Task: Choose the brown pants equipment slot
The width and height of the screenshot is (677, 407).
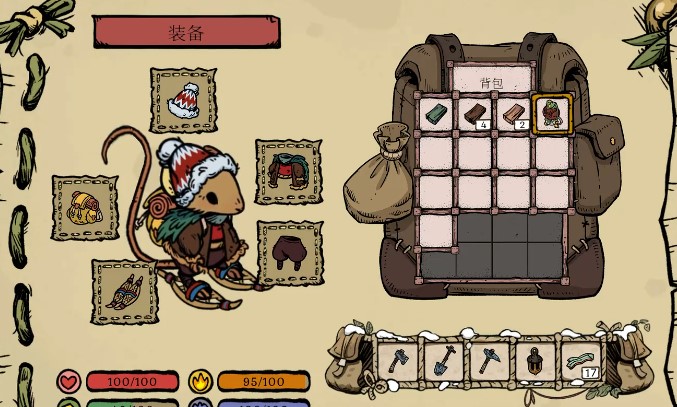Action: [290, 253]
